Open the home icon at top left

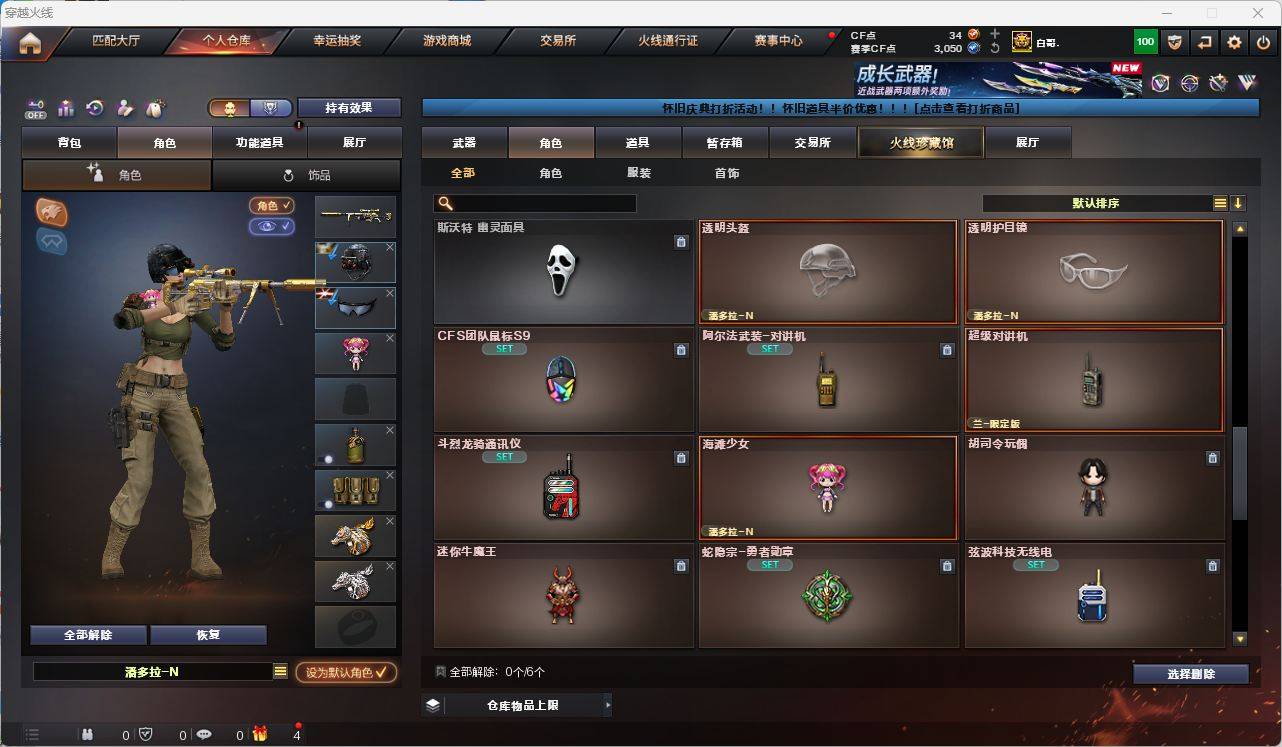[30, 41]
